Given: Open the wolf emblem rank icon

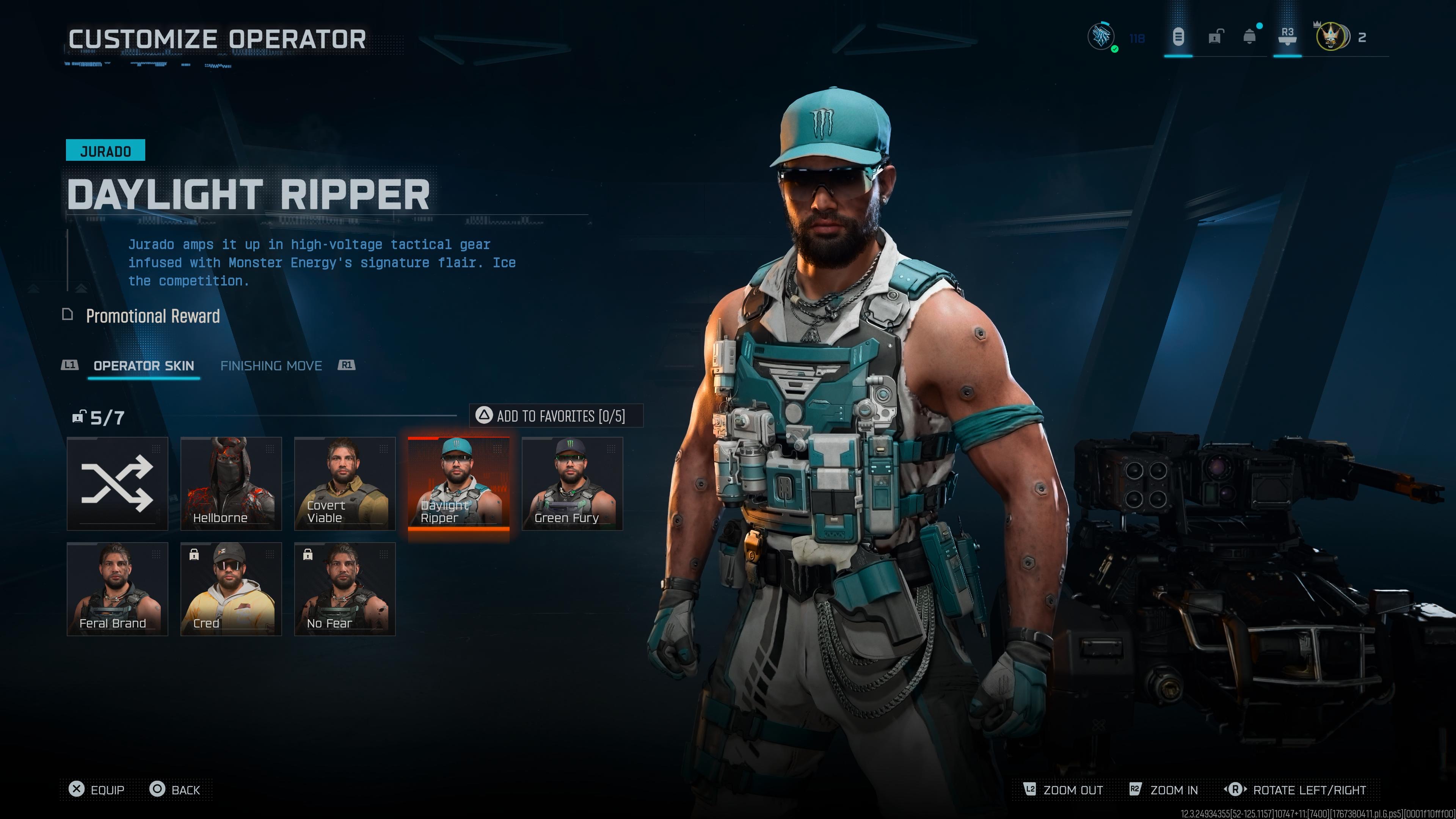Looking at the screenshot, I should pos(1101,37).
